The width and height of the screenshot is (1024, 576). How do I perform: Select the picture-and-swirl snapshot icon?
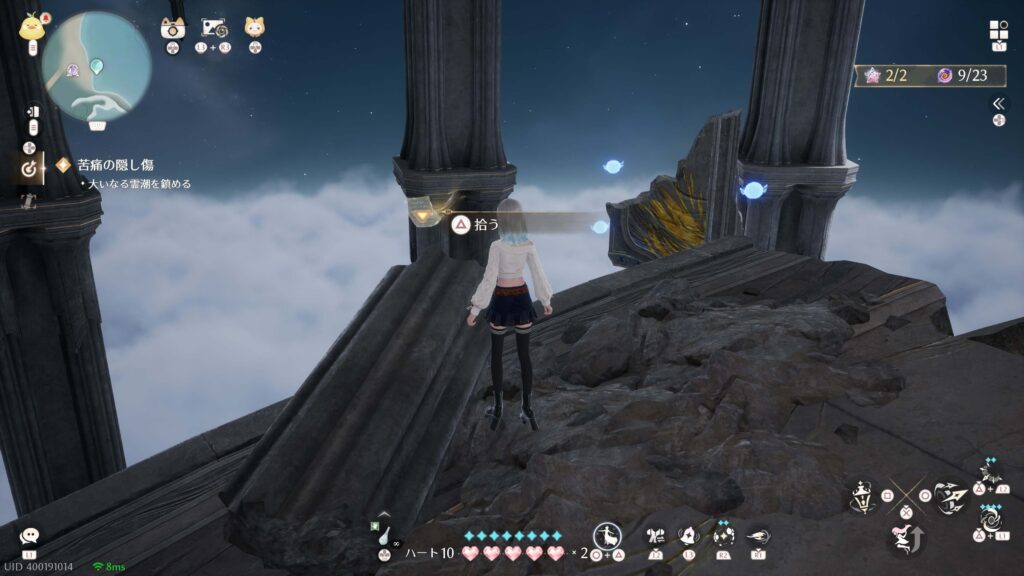[212, 27]
